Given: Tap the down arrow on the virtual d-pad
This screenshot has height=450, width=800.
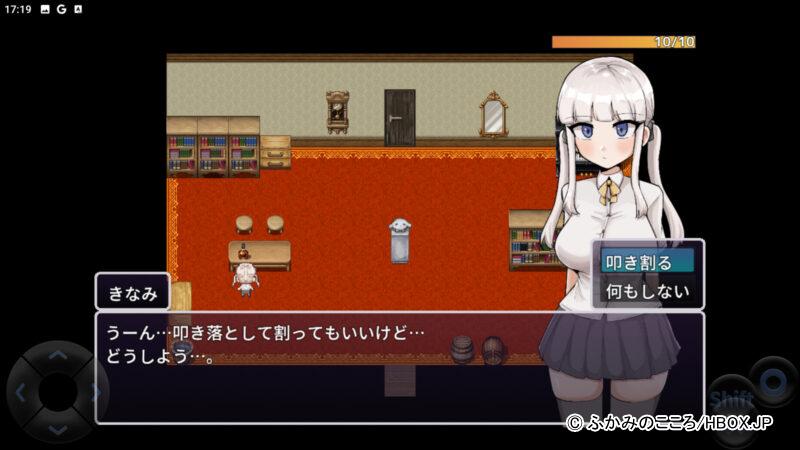Looking at the screenshot, I should pyautogui.click(x=57, y=428).
